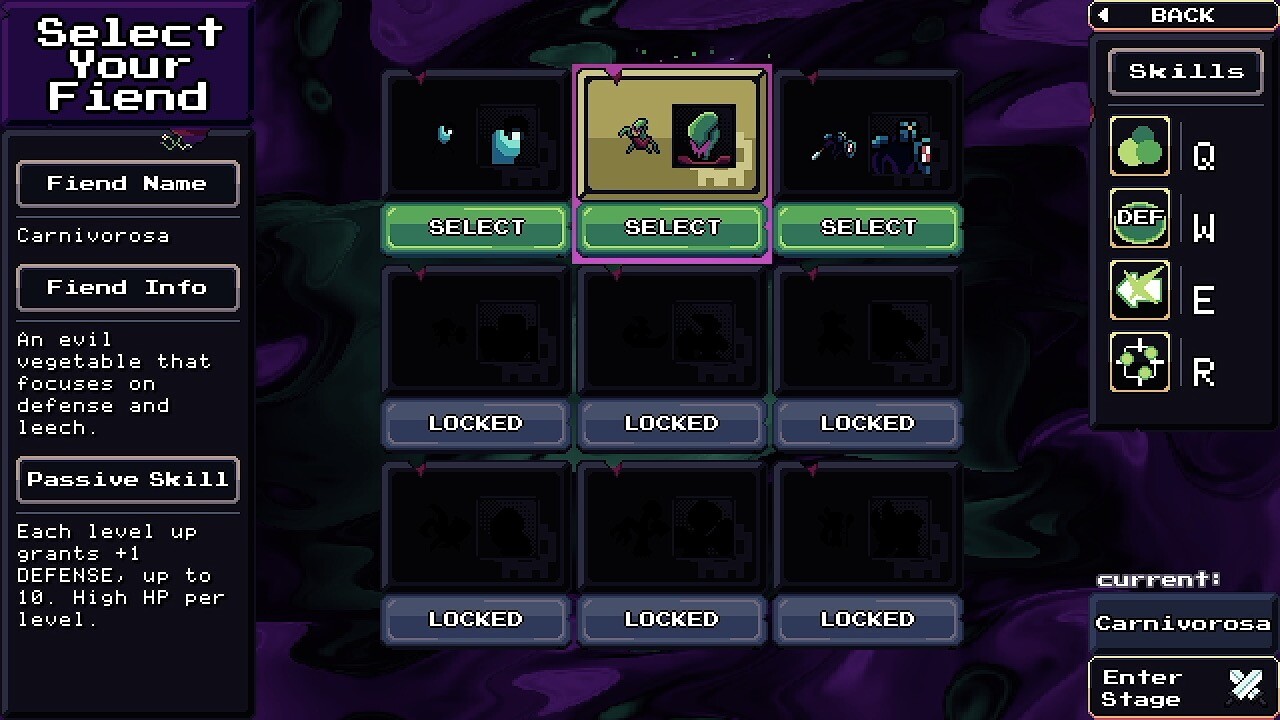View the R targeting crosshair skill icon
This screenshot has width=1280, height=720.
(1139, 364)
